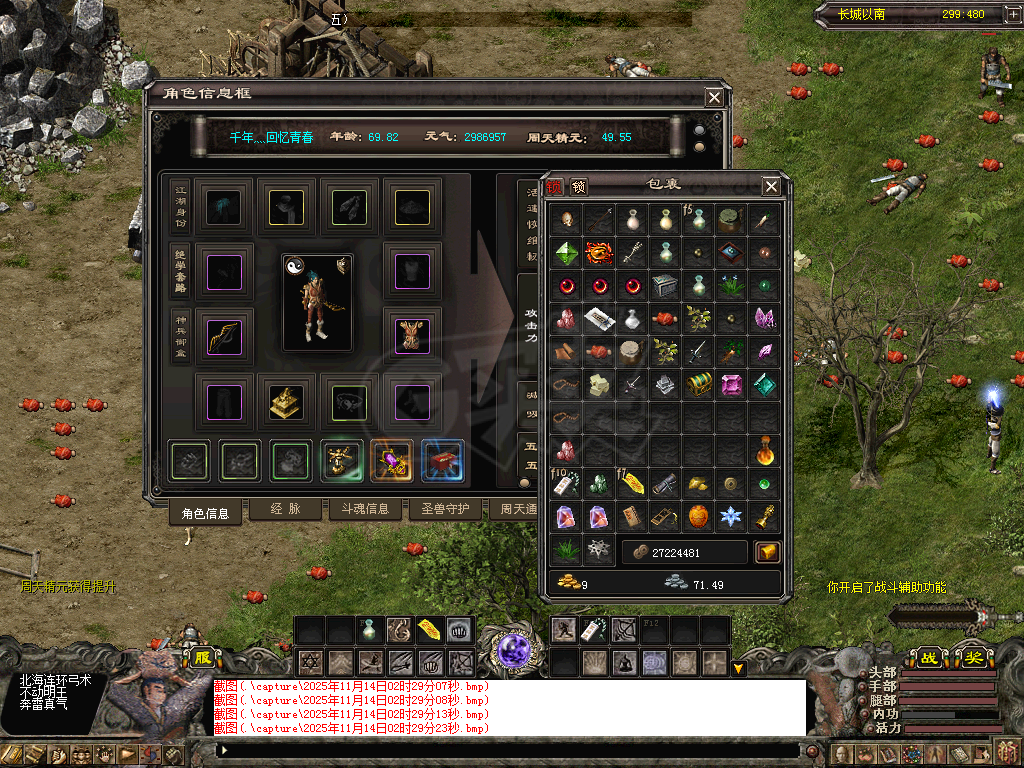Select the green gem in the inventory
Viewport: 1024px width, 768px height.
(x=567, y=253)
